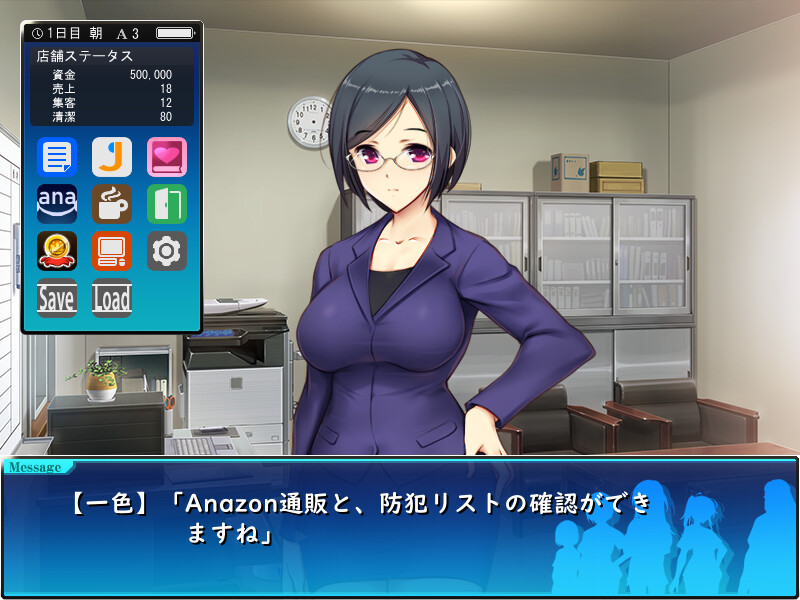
Task: Open the gear settings icon
Action: [x=167, y=251]
